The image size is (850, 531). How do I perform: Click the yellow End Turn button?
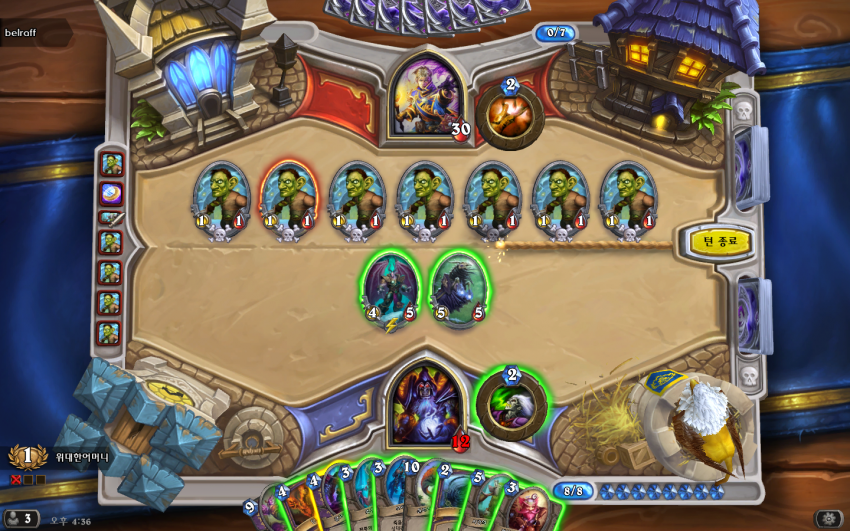click(719, 241)
